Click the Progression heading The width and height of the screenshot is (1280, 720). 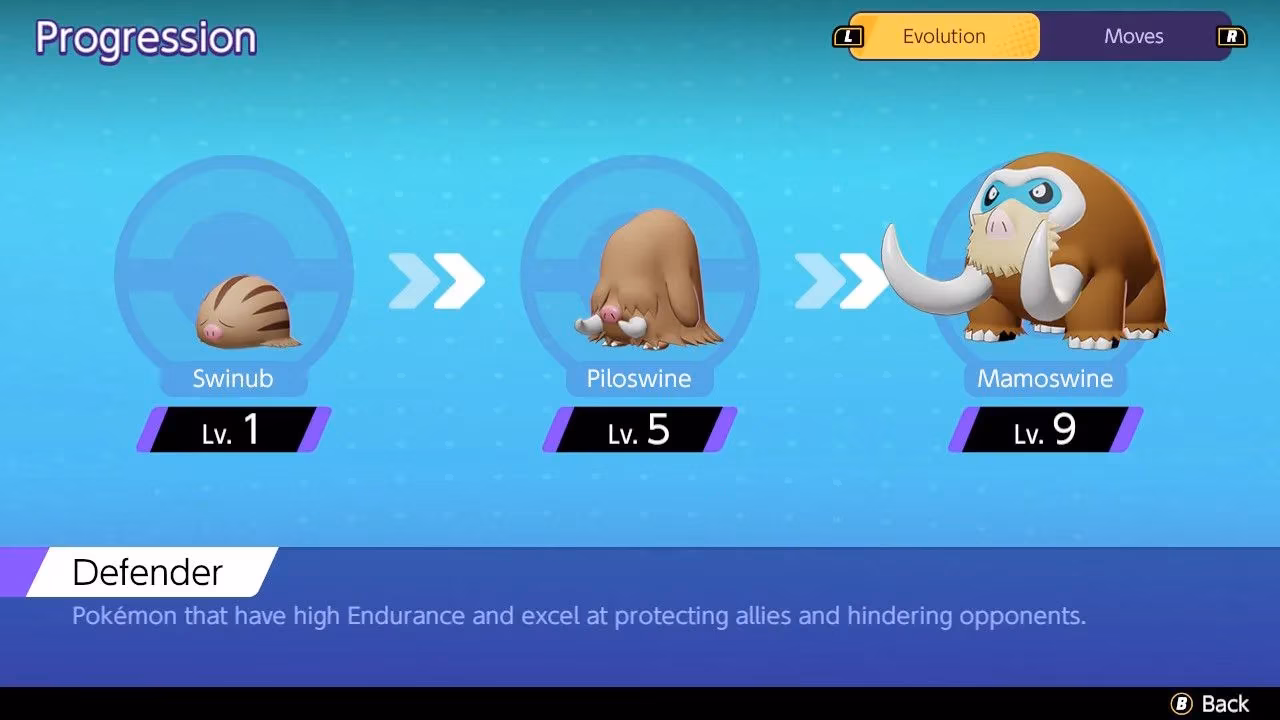[x=145, y=37]
